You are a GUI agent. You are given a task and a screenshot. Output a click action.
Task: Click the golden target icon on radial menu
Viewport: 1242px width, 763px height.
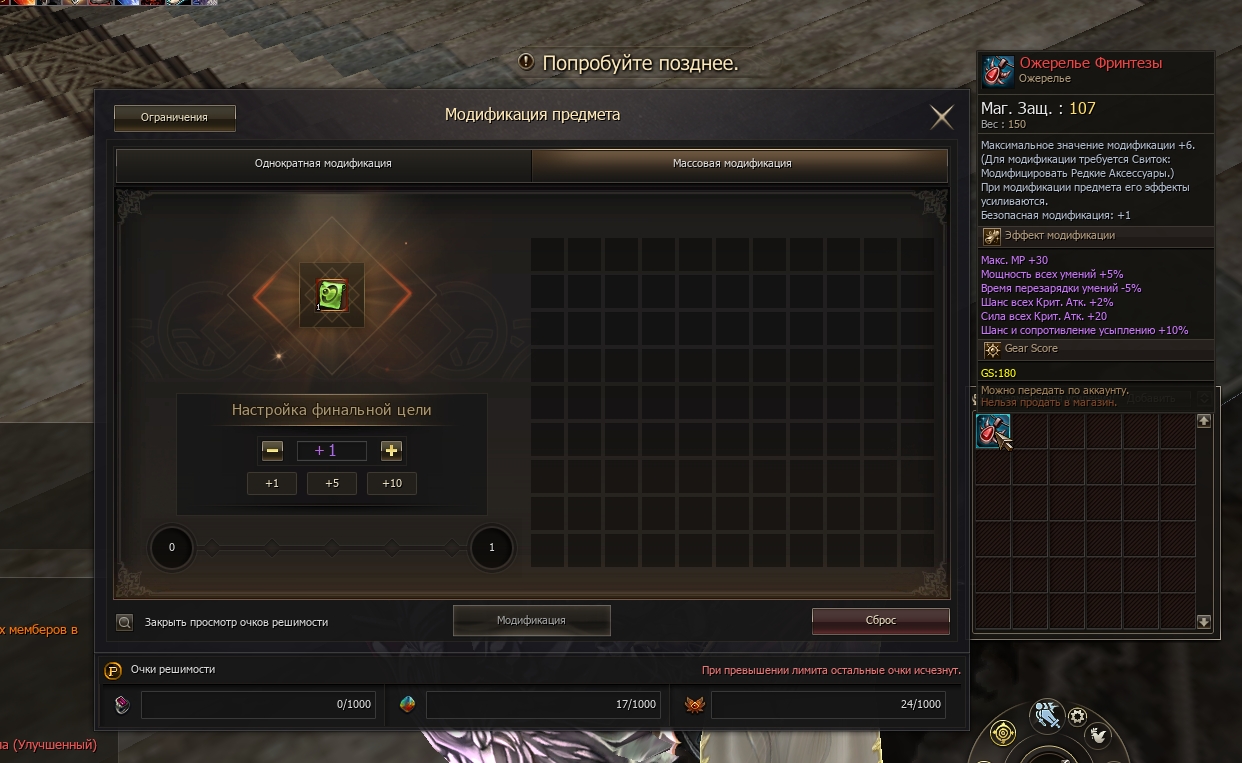tap(1002, 735)
